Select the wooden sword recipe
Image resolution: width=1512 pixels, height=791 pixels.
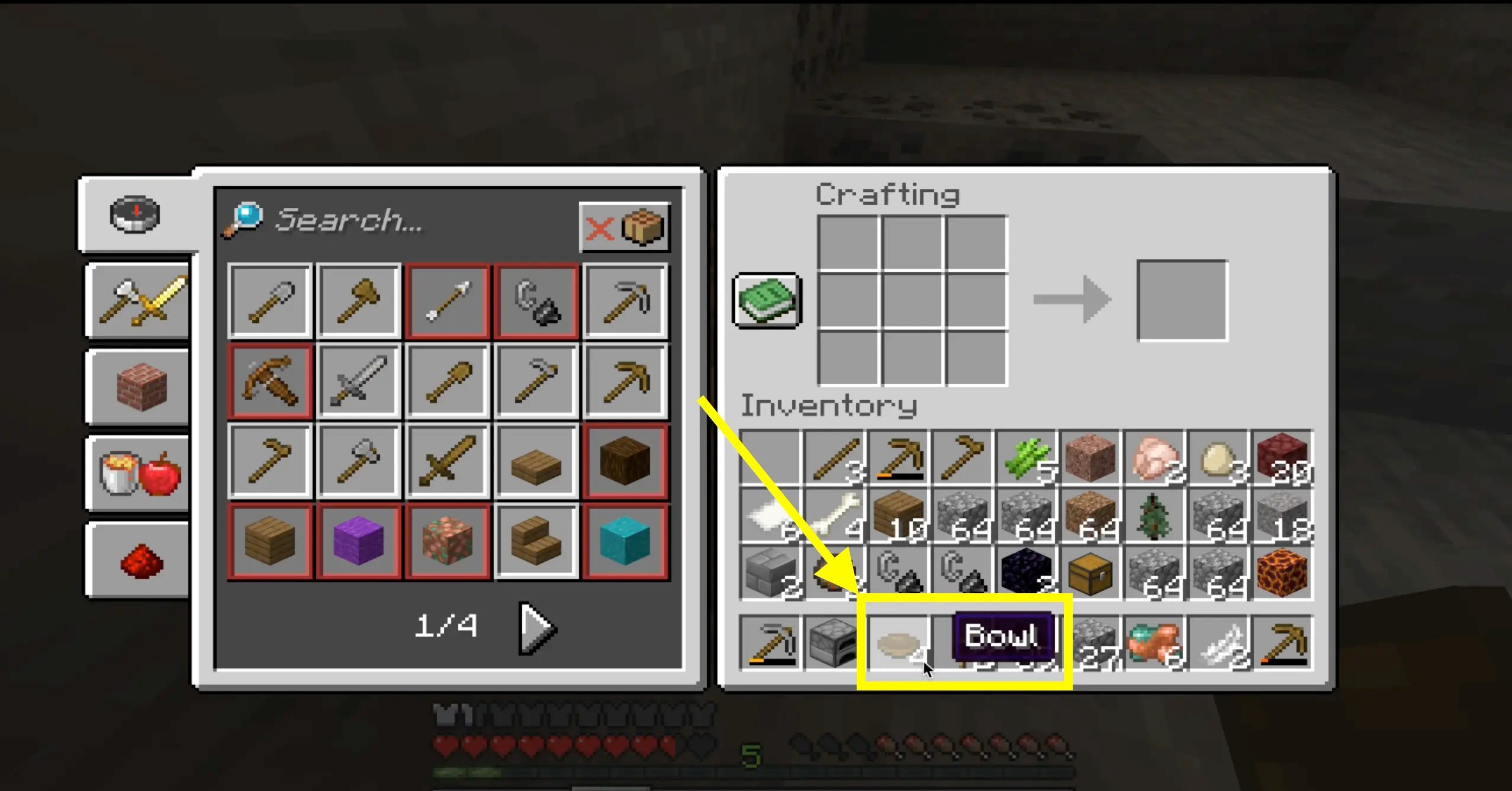448,461
